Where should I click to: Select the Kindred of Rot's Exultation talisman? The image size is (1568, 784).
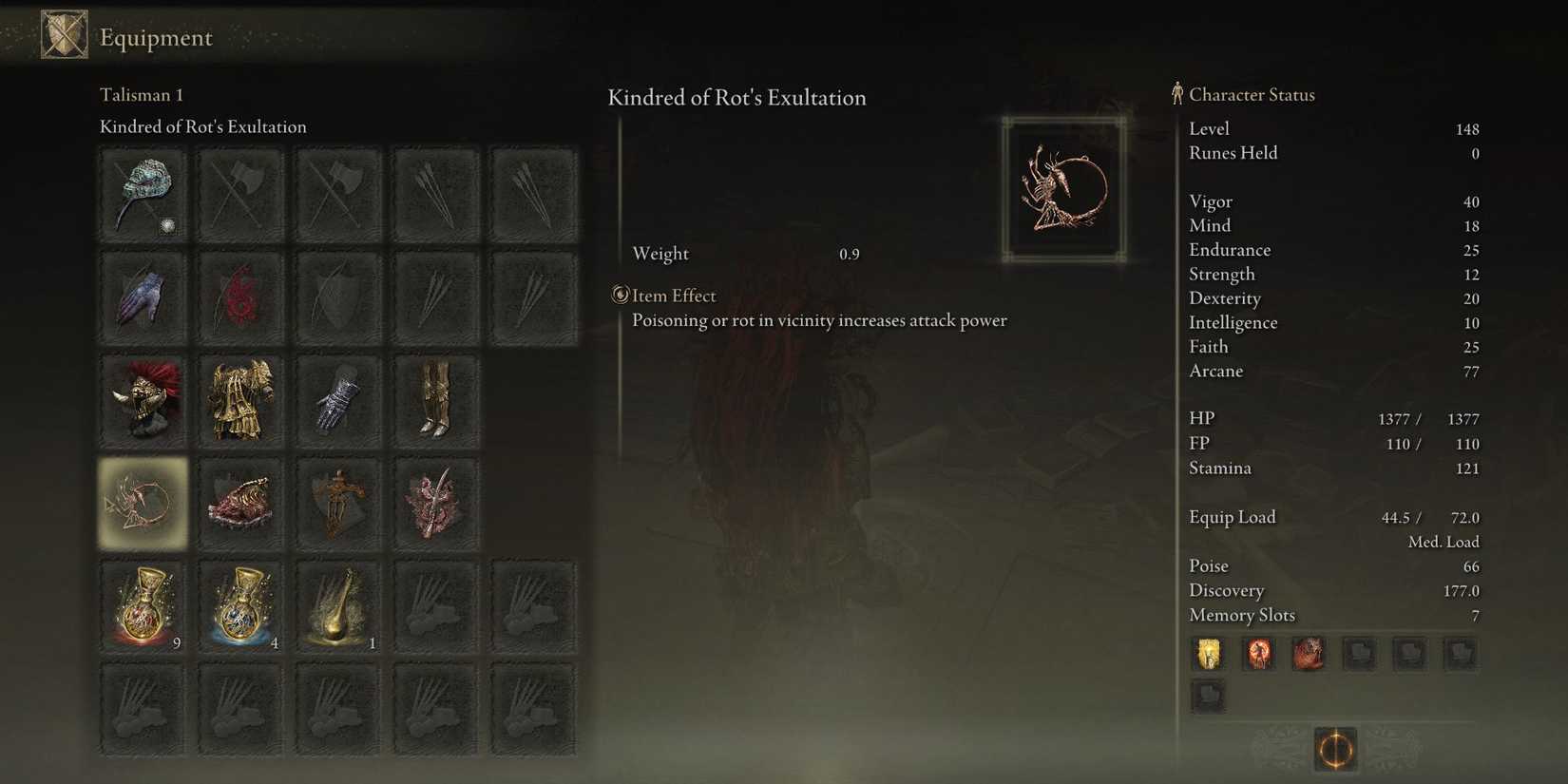(x=143, y=502)
